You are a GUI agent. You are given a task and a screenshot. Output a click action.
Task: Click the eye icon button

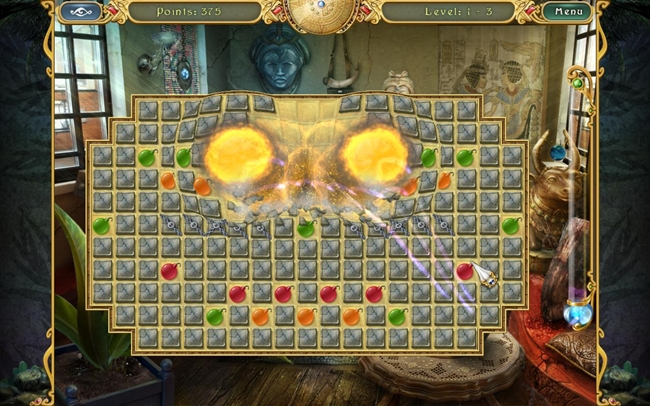point(81,12)
